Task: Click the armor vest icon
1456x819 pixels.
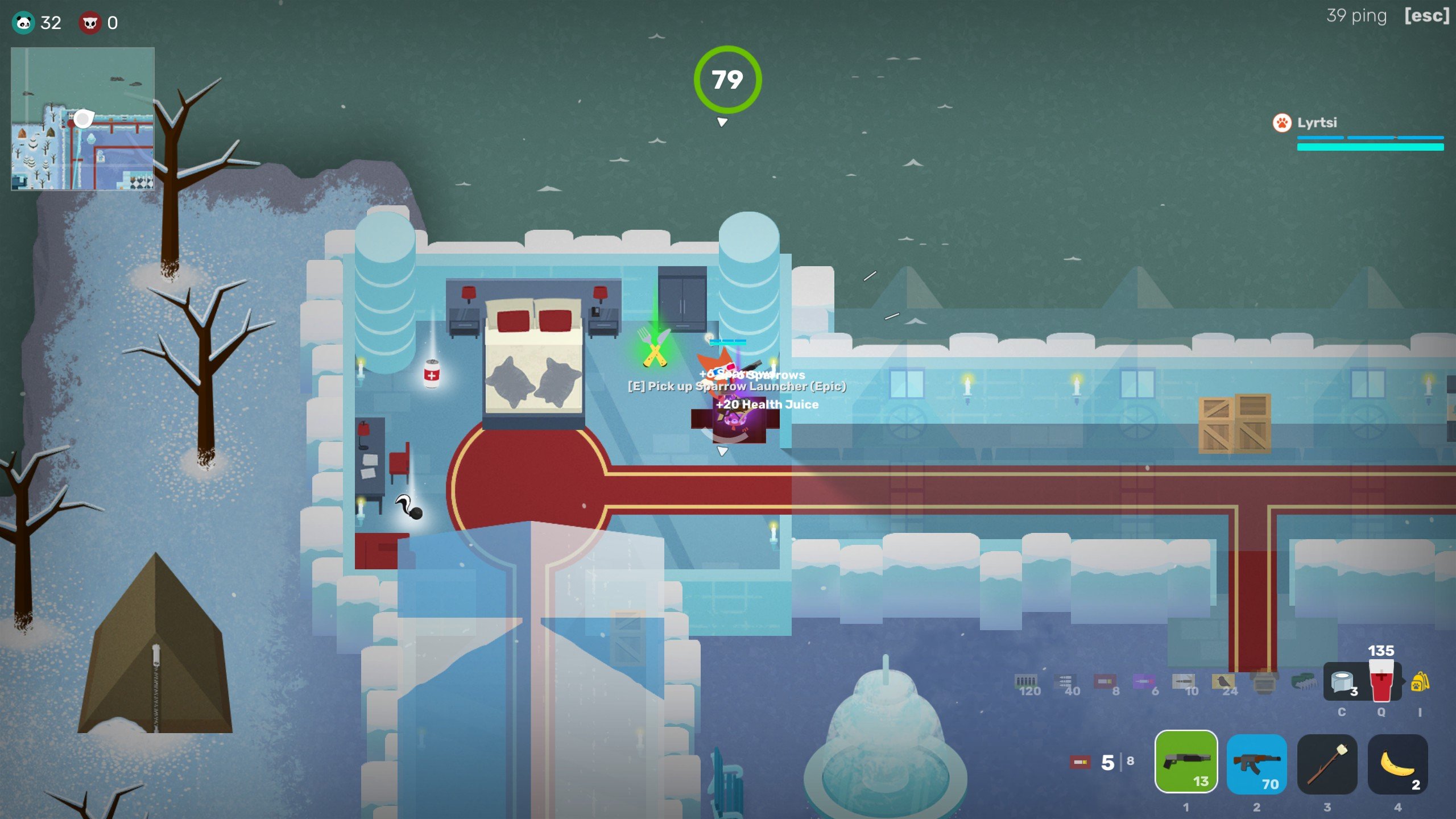Action: pyautogui.click(x=1264, y=682)
